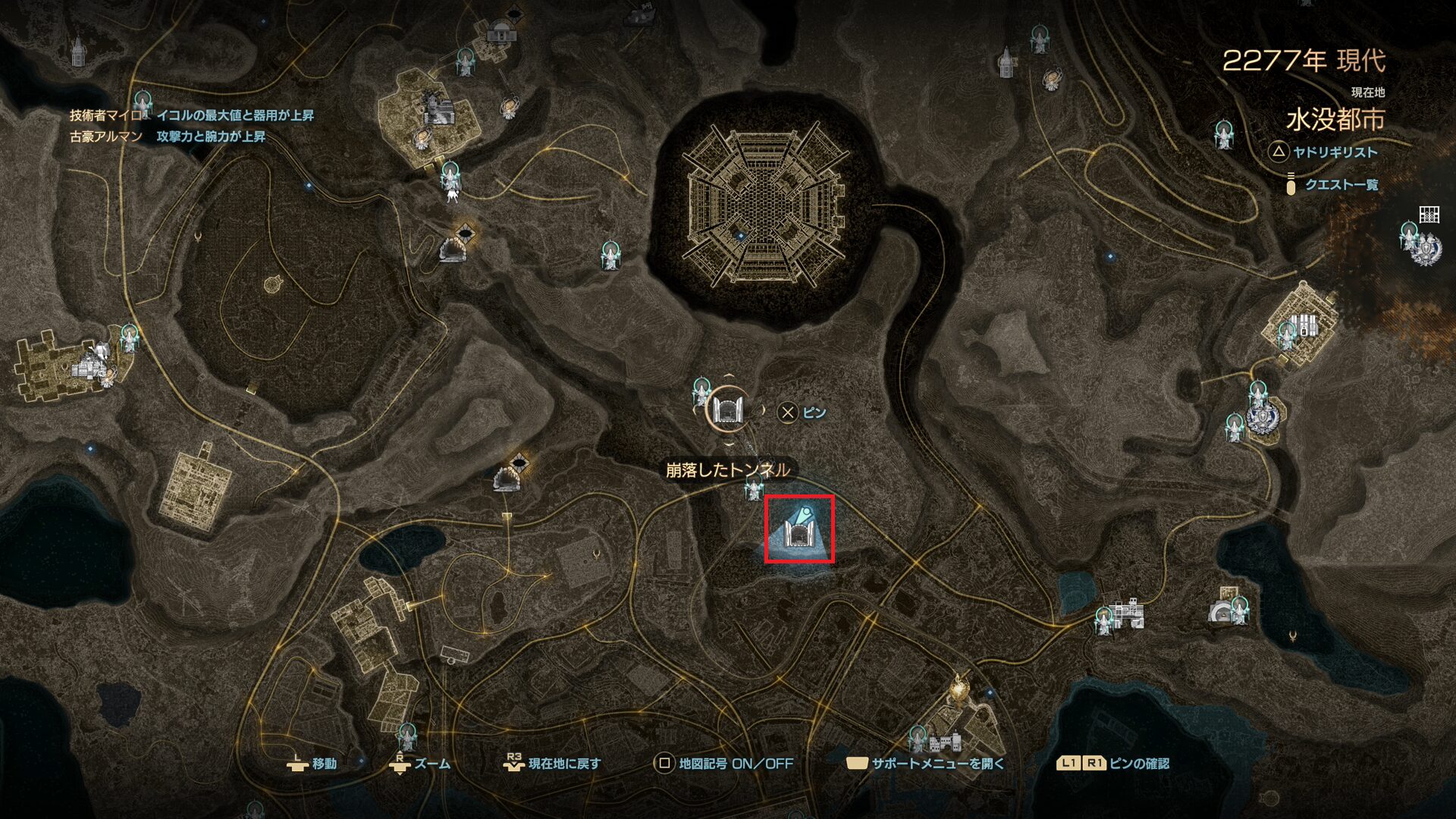1456x819 pixels.
Task: Open the クエスト一覧 quest list
Action: coord(1341,184)
